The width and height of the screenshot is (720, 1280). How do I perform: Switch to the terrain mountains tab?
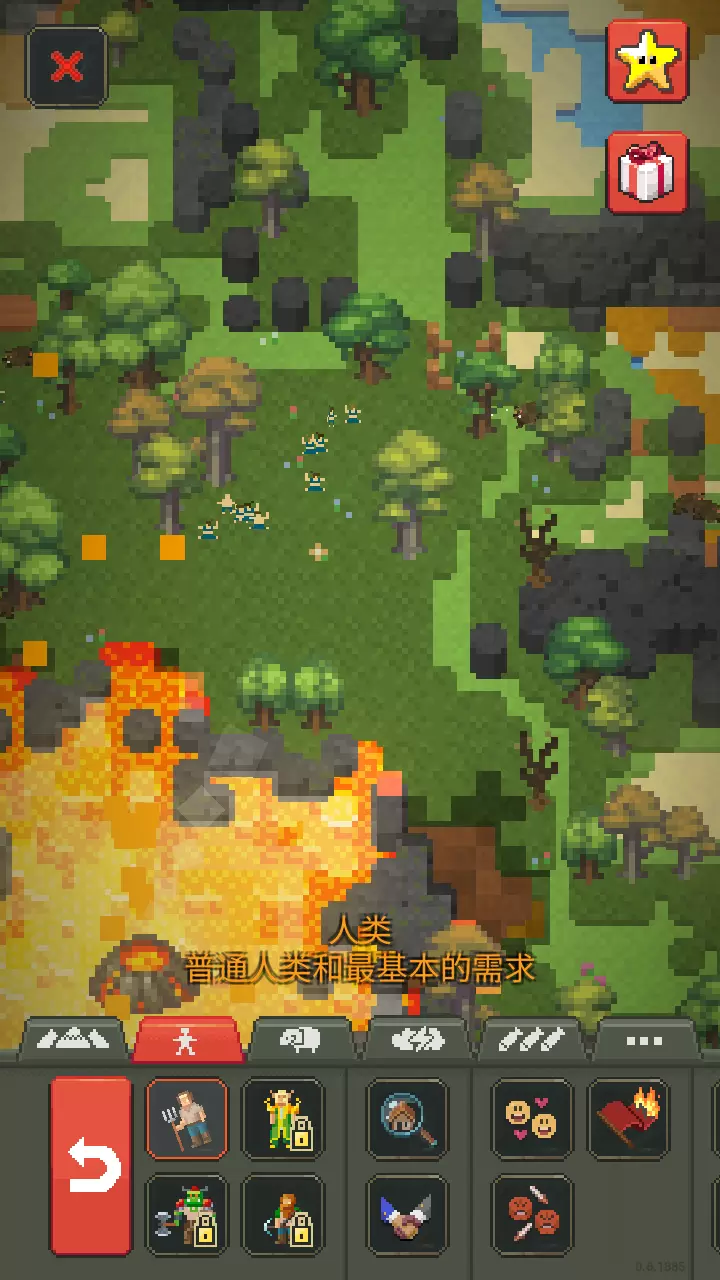pos(74,1041)
